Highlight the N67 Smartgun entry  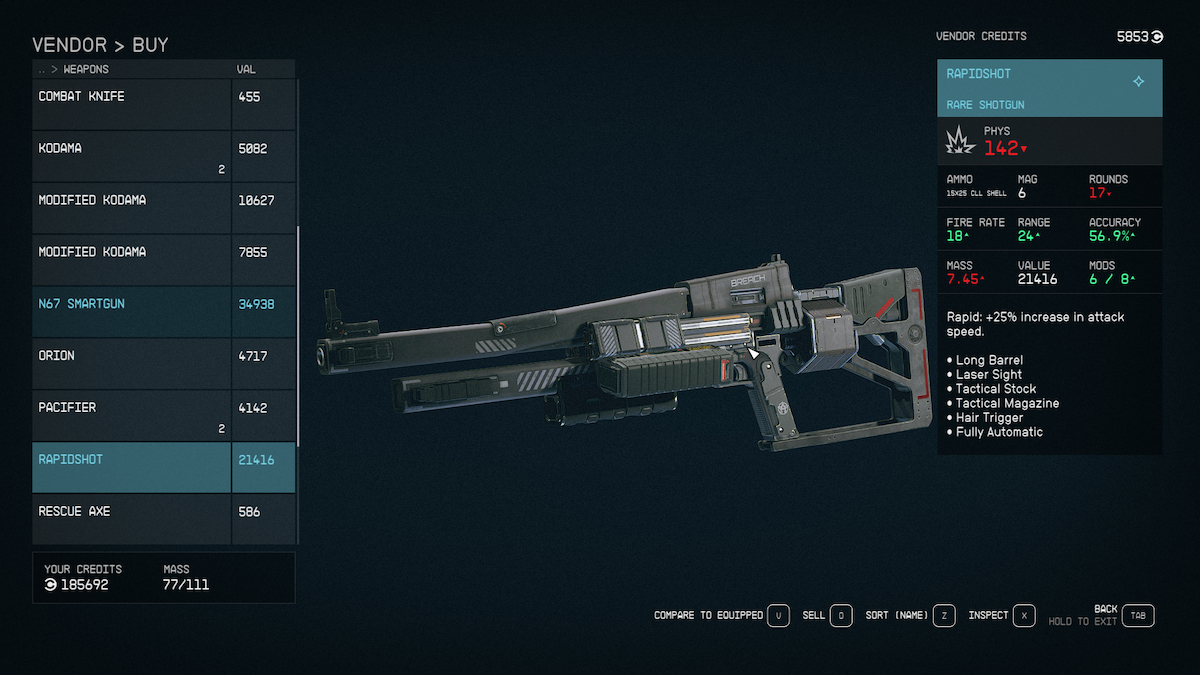132,311
